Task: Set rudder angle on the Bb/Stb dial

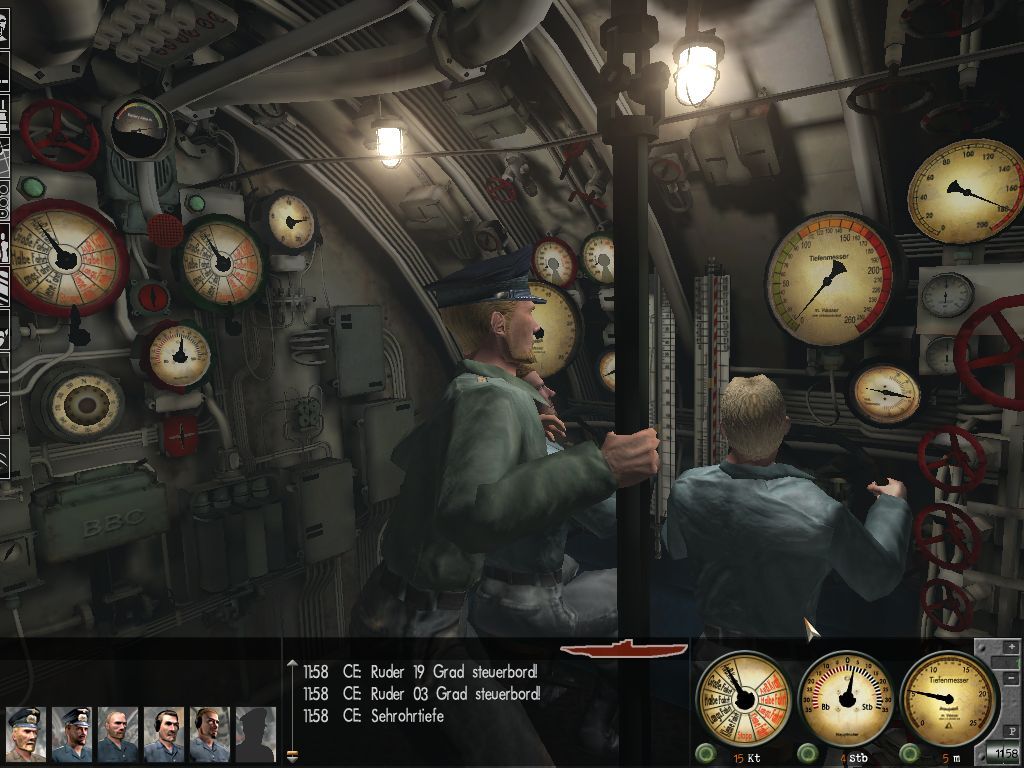Action: [847, 696]
